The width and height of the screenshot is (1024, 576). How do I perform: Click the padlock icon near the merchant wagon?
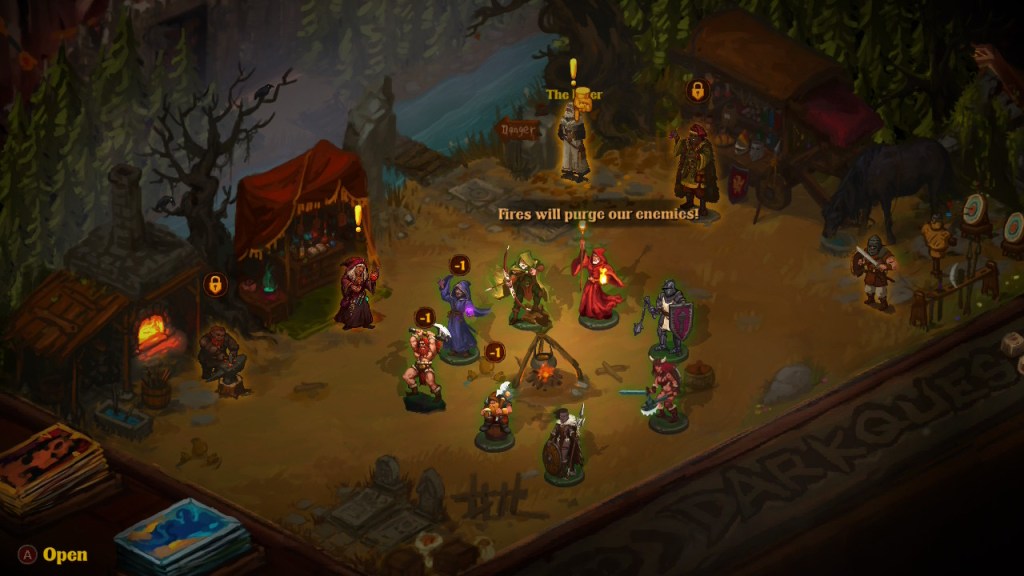coord(696,92)
